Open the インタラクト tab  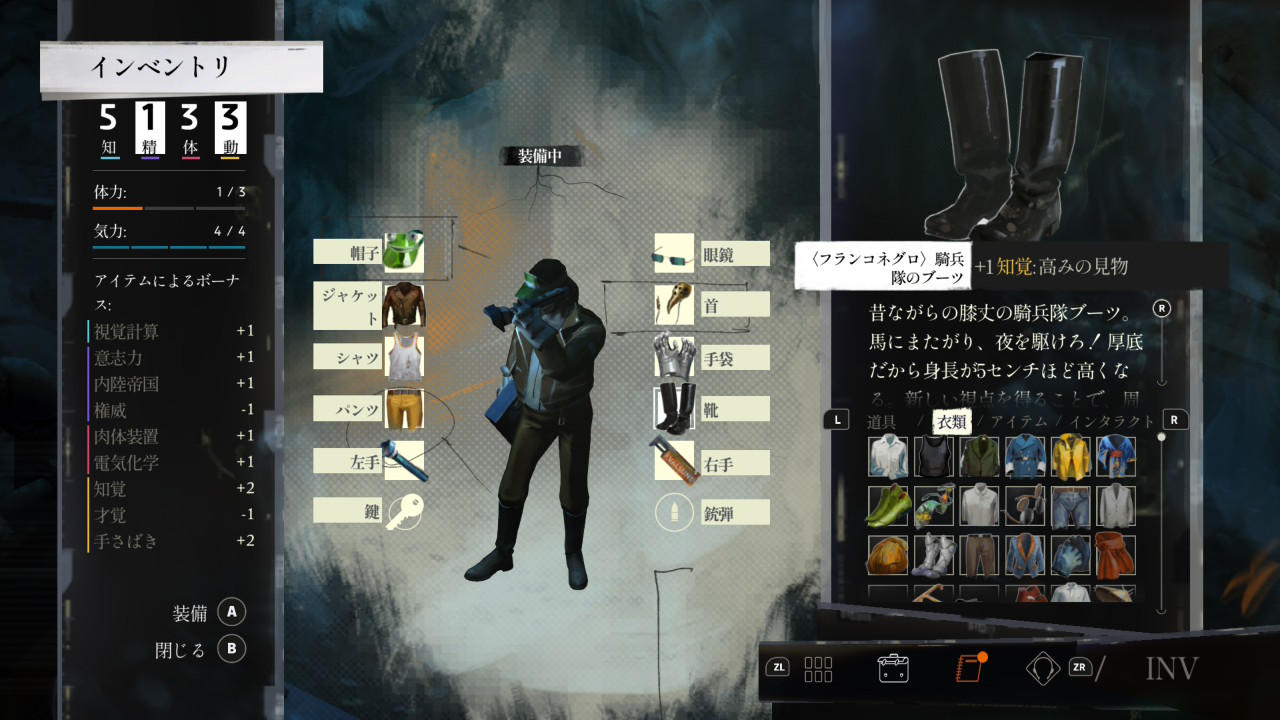1112,422
